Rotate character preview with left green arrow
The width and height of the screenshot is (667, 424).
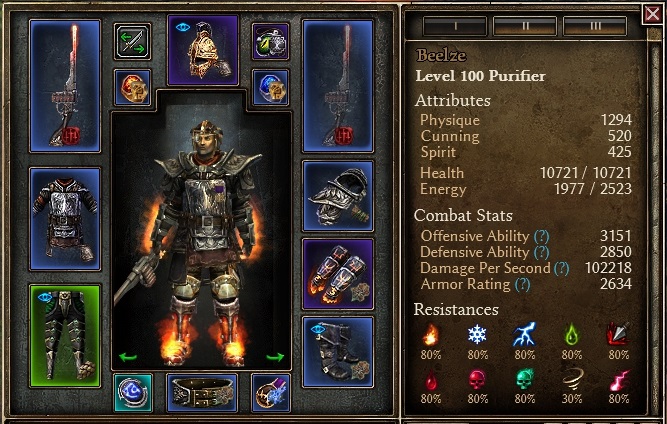point(127,356)
